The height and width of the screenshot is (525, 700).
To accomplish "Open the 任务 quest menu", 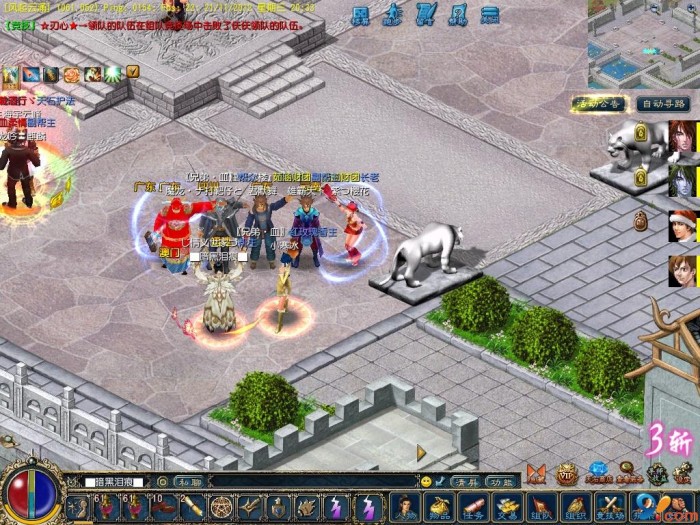I will (x=473, y=507).
